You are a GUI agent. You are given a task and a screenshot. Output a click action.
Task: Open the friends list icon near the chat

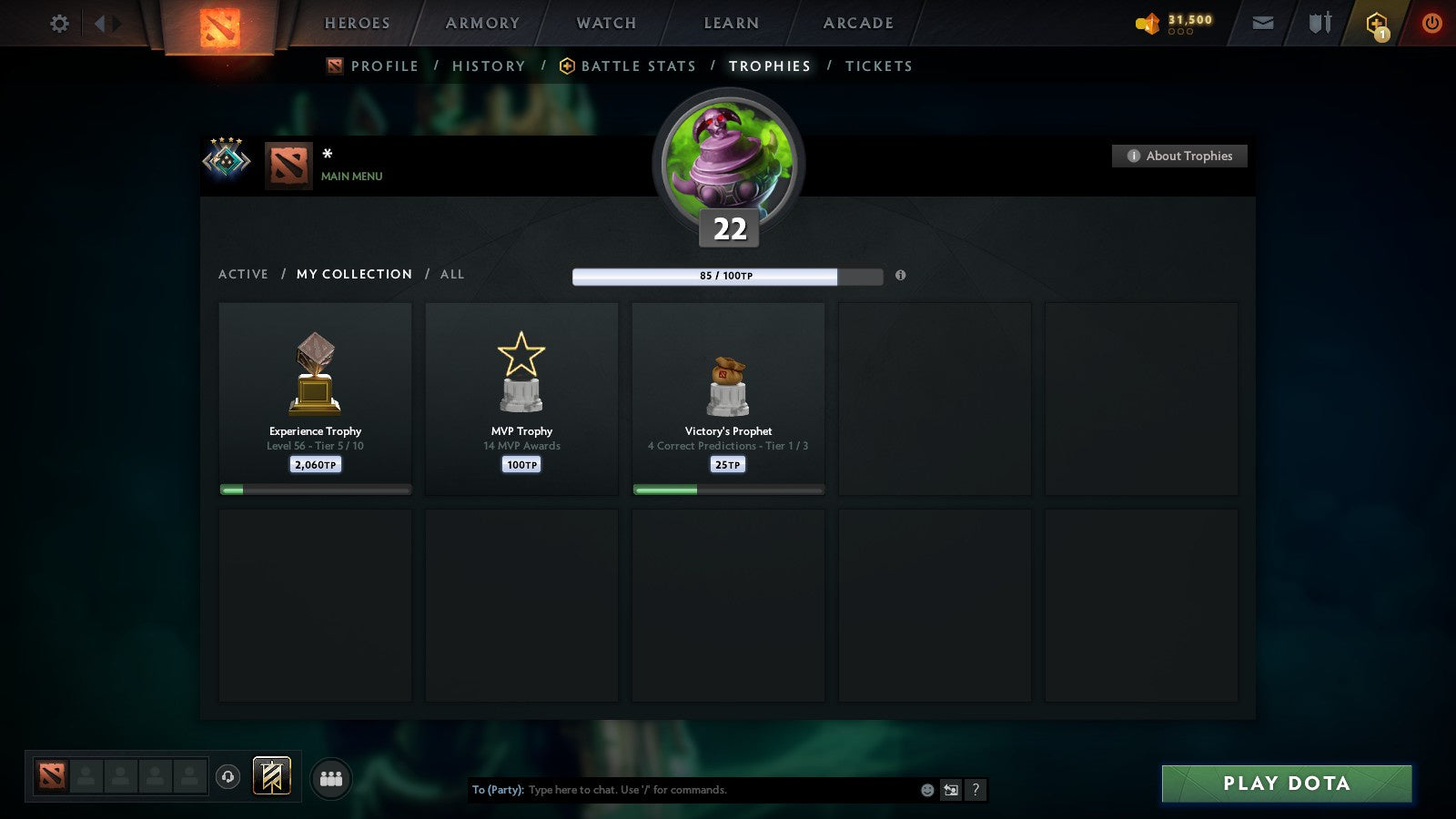(x=331, y=776)
